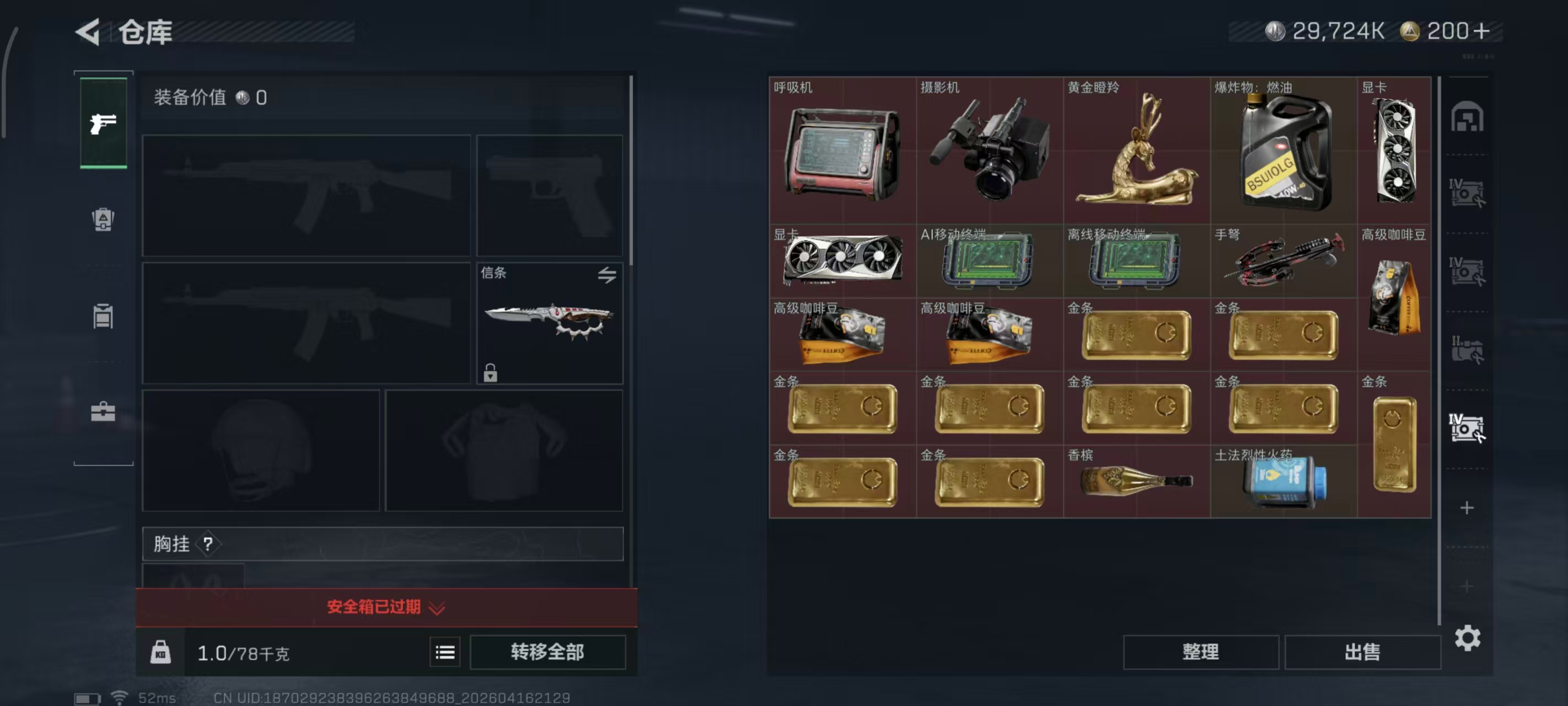The image size is (1568, 706).
Task: Open the chest rig equipment panel
Action: point(104,317)
